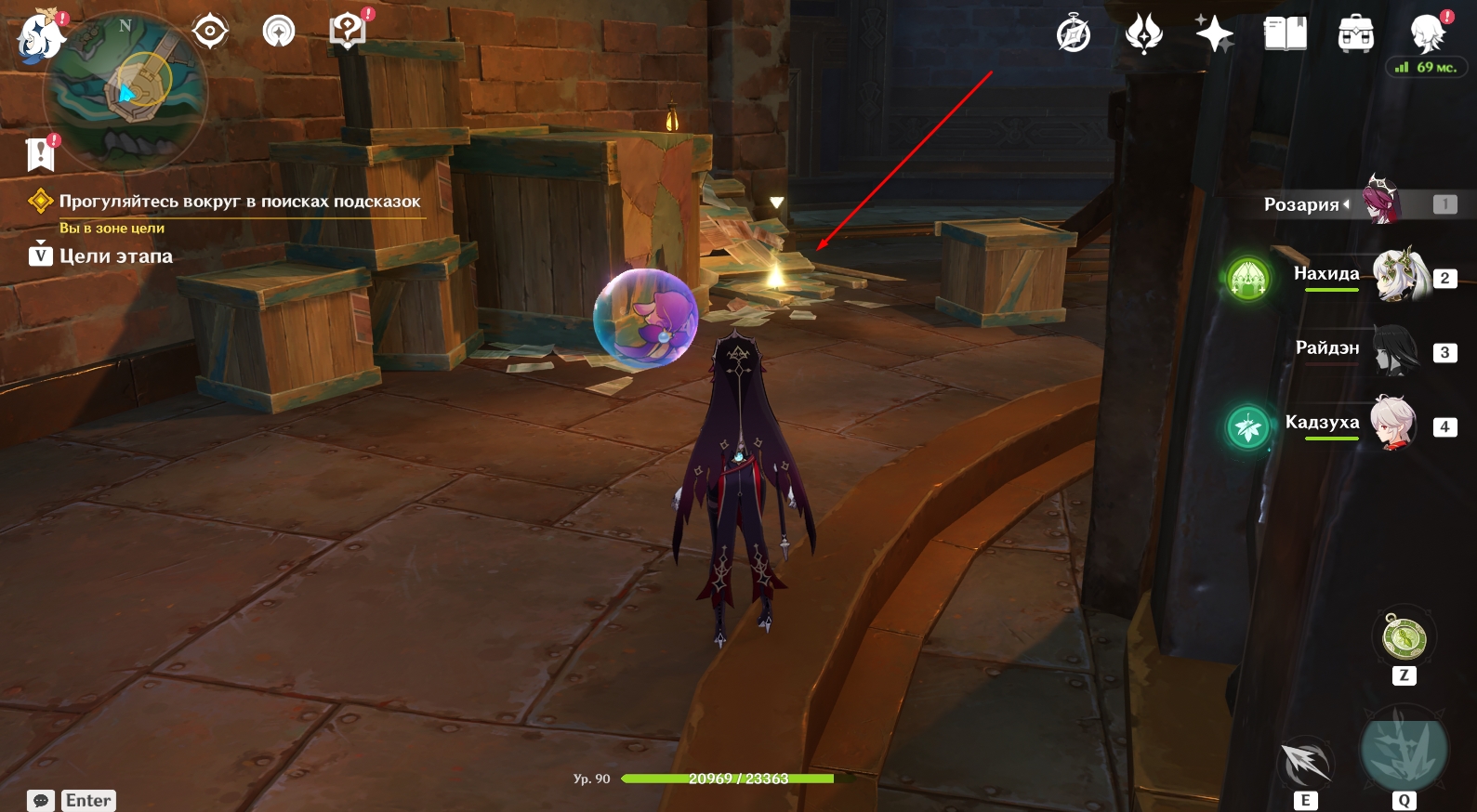Use the green compass gadget
The width and height of the screenshot is (1477, 812).
point(1404,638)
